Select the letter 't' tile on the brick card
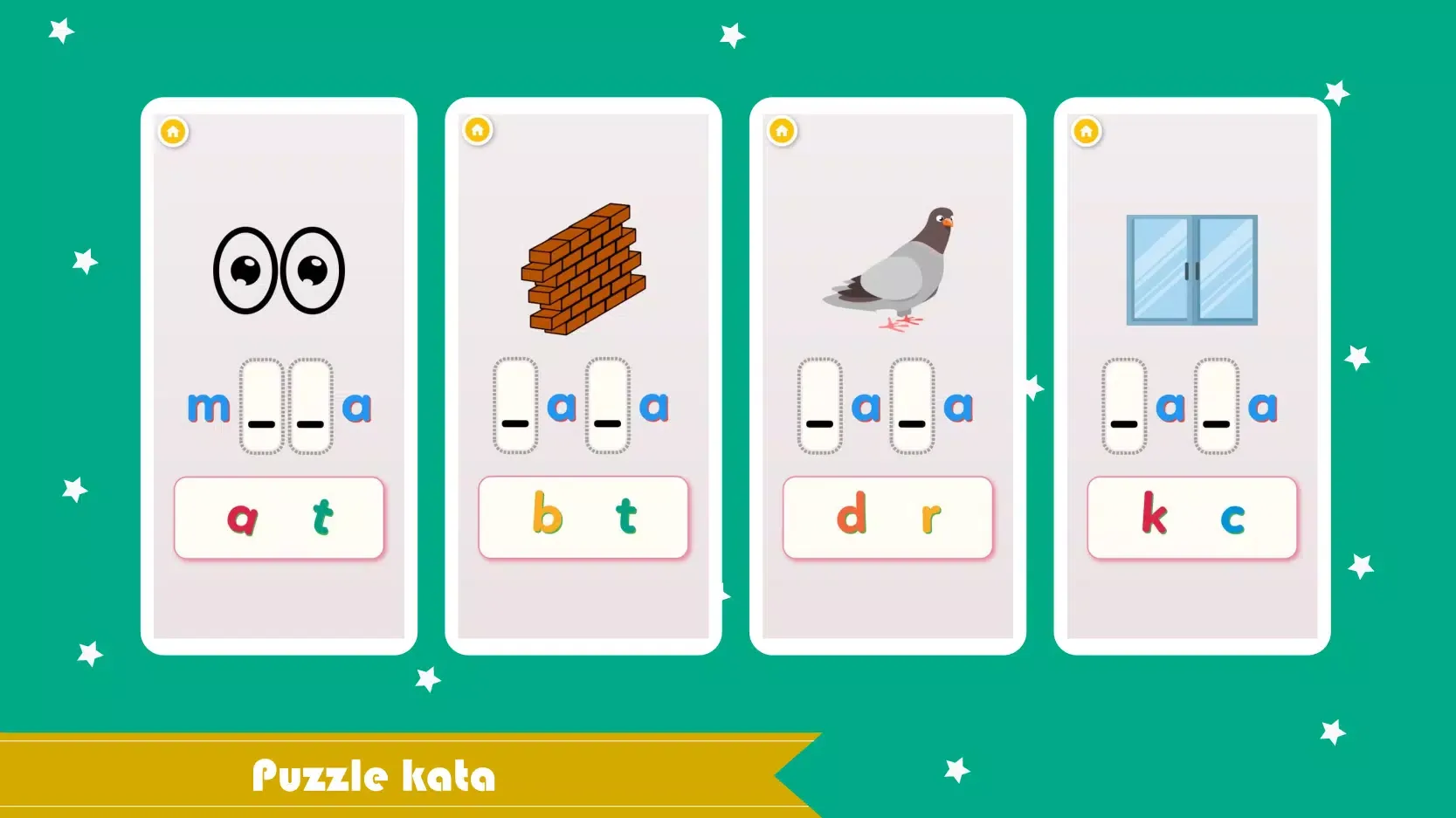This screenshot has width=1456, height=818. point(625,517)
